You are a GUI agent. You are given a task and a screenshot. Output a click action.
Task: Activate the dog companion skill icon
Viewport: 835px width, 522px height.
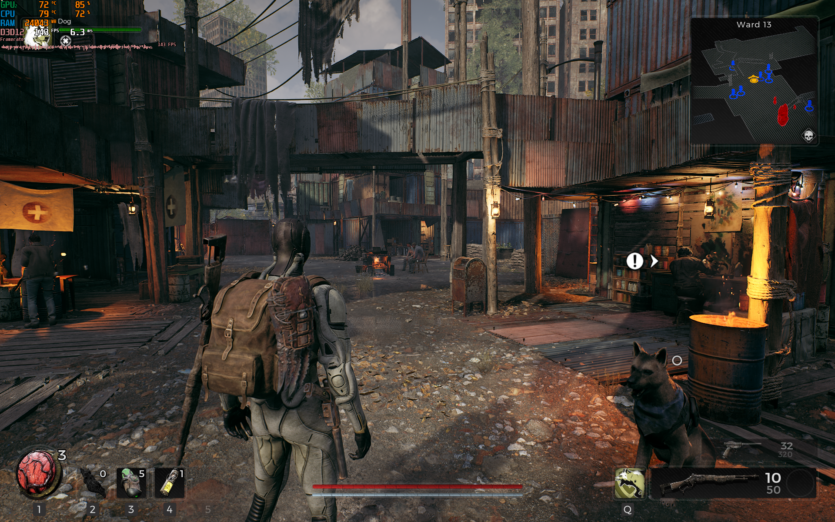click(x=629, y=483)
